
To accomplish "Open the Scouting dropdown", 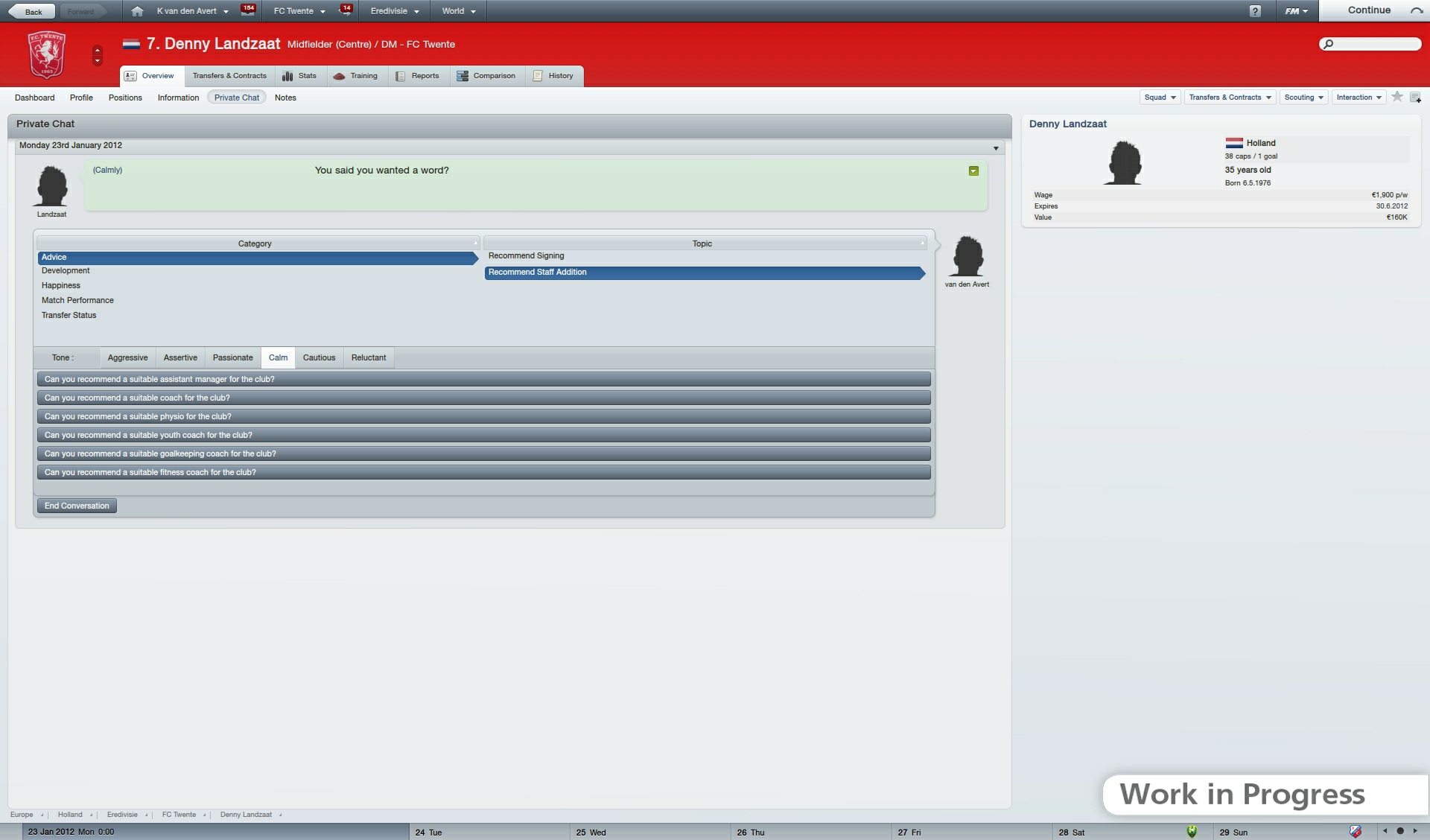I will [1303, 97].
